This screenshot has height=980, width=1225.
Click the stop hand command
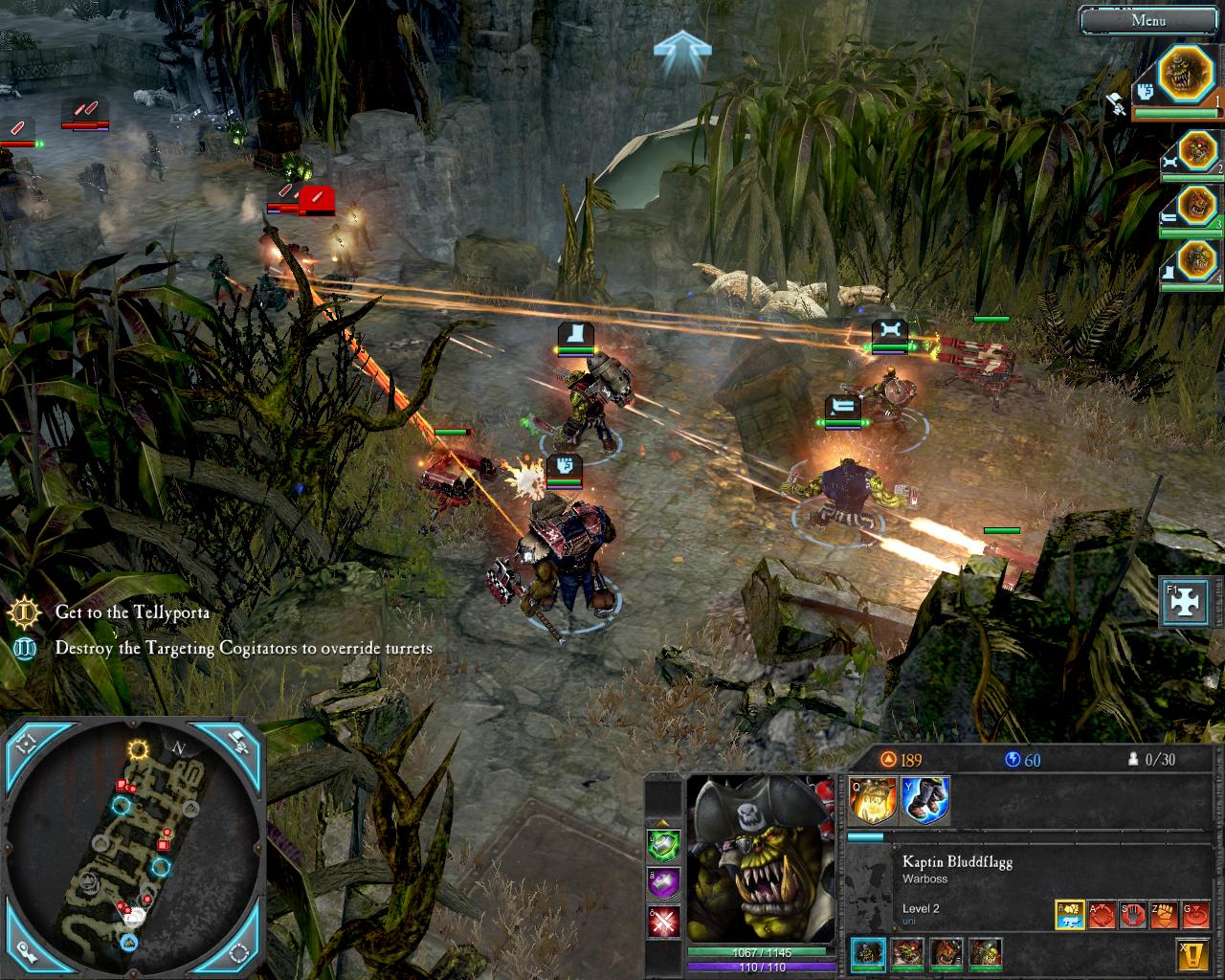(1132, 915)
